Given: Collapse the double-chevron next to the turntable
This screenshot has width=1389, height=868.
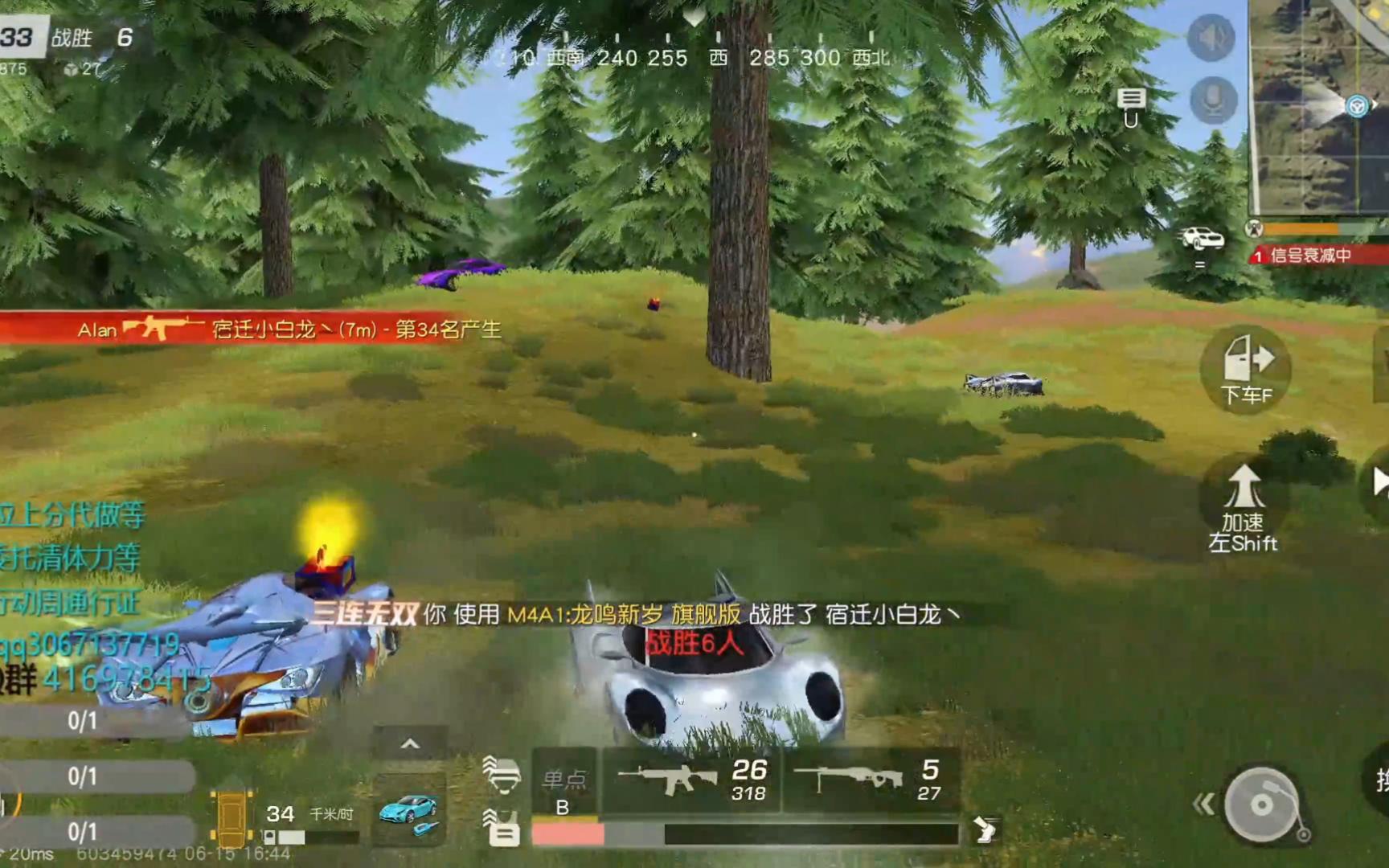Looking at the screenshot, I should 1203,804.
